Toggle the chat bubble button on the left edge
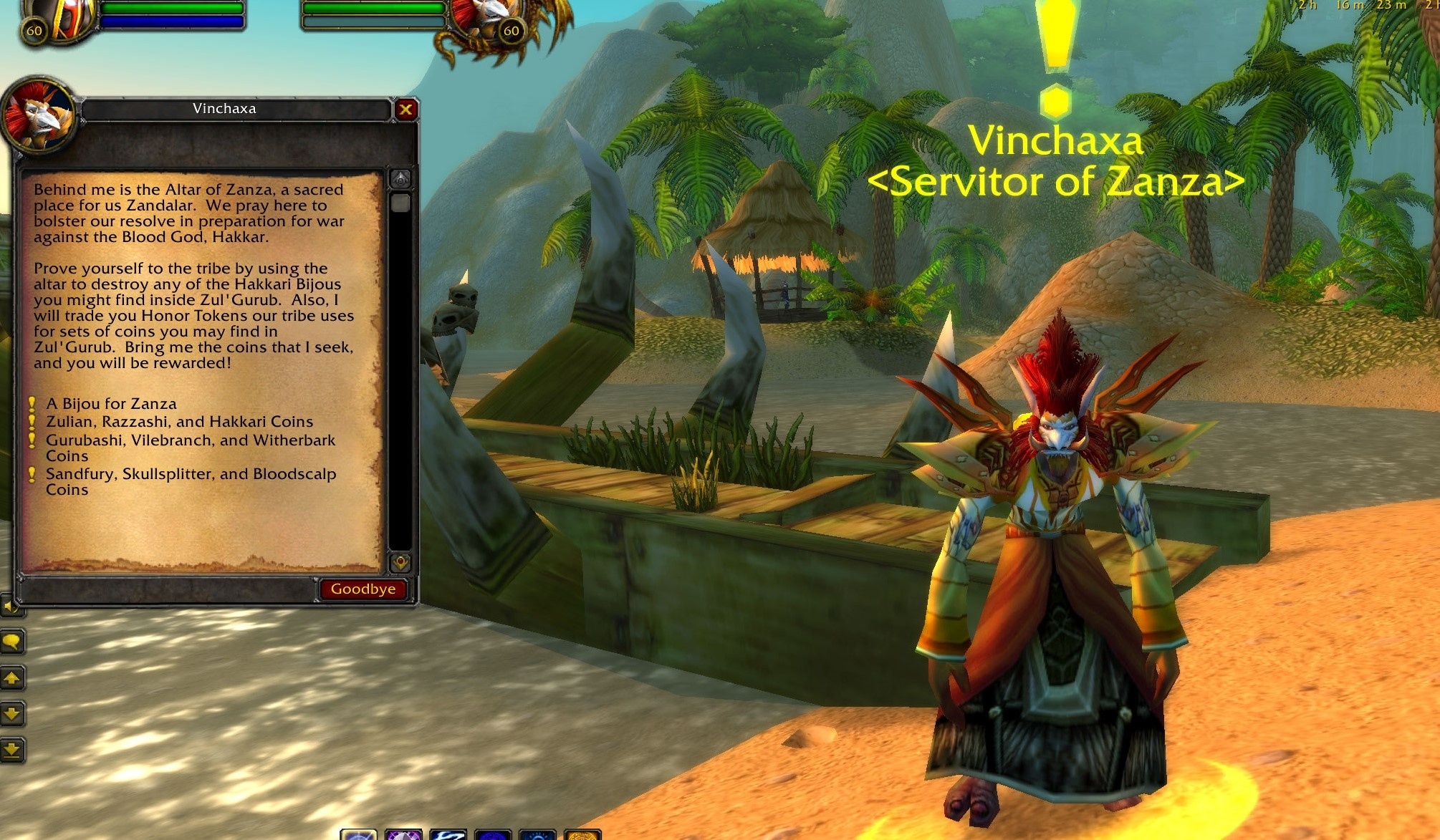 [x=11, y=642]
